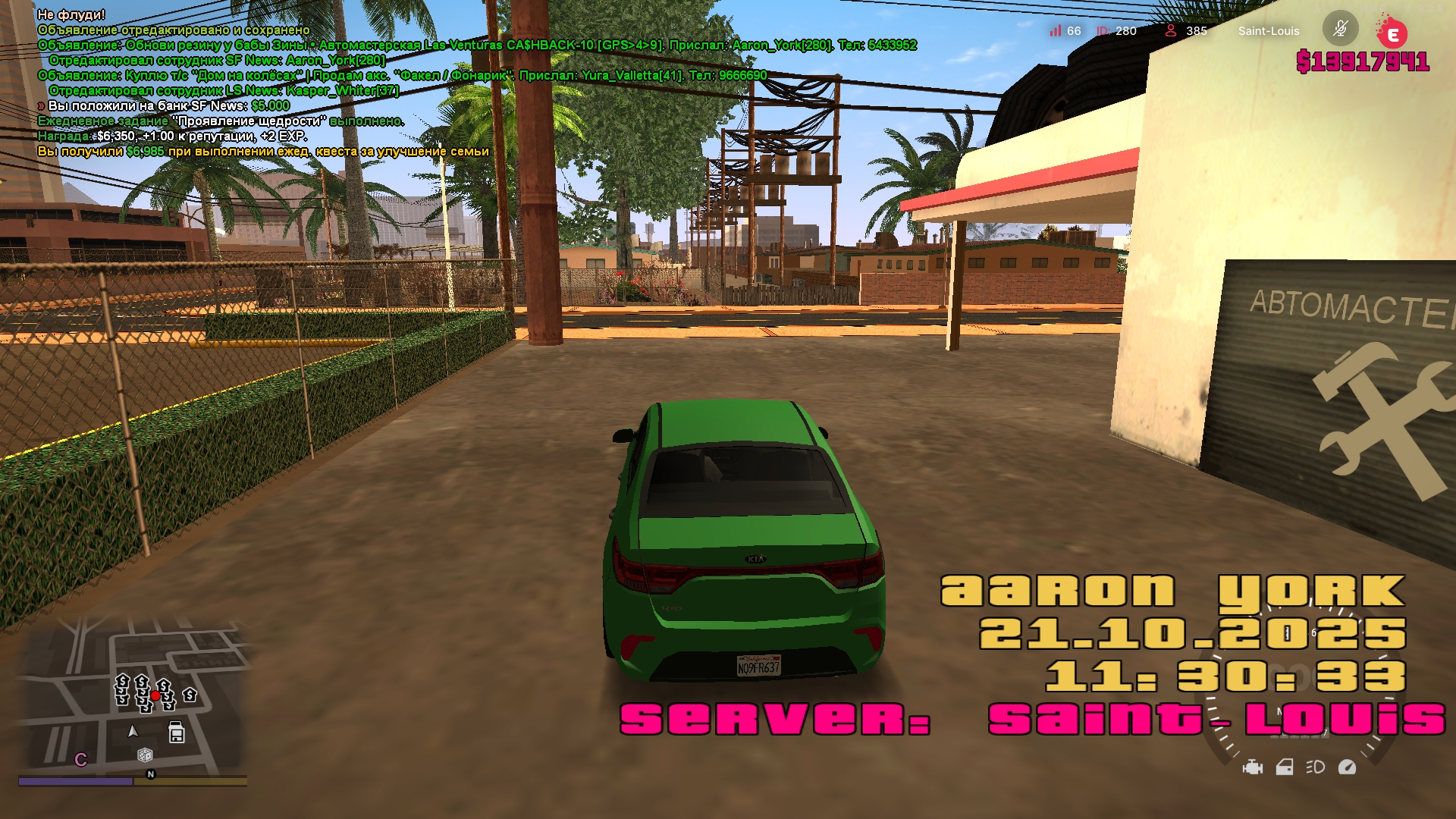Toggle the muted microphone button
The width and height of the screenshot is (1456, 819).
pyautogui.click(x=1340, y=30)
